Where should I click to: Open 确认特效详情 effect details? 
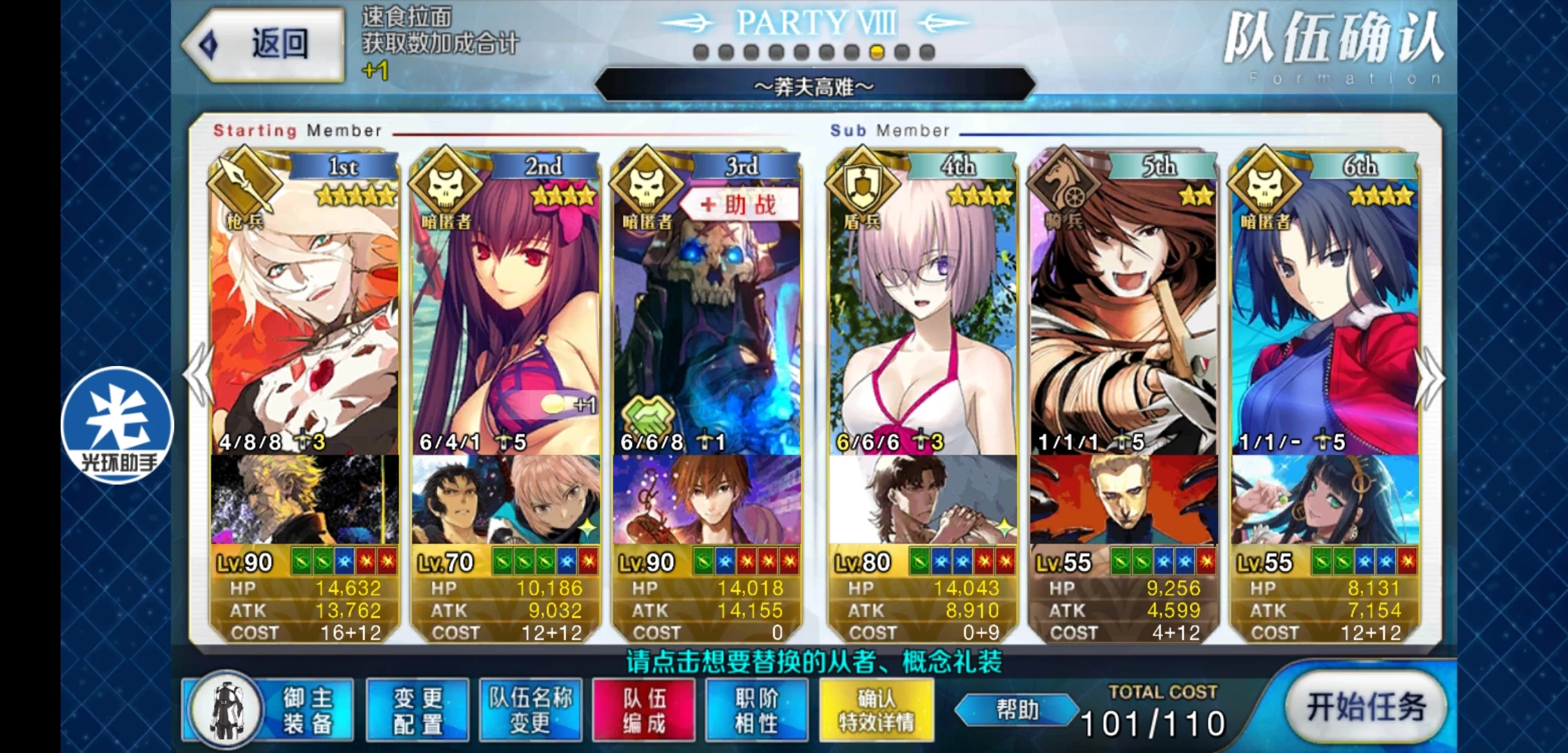coord(876,710)
